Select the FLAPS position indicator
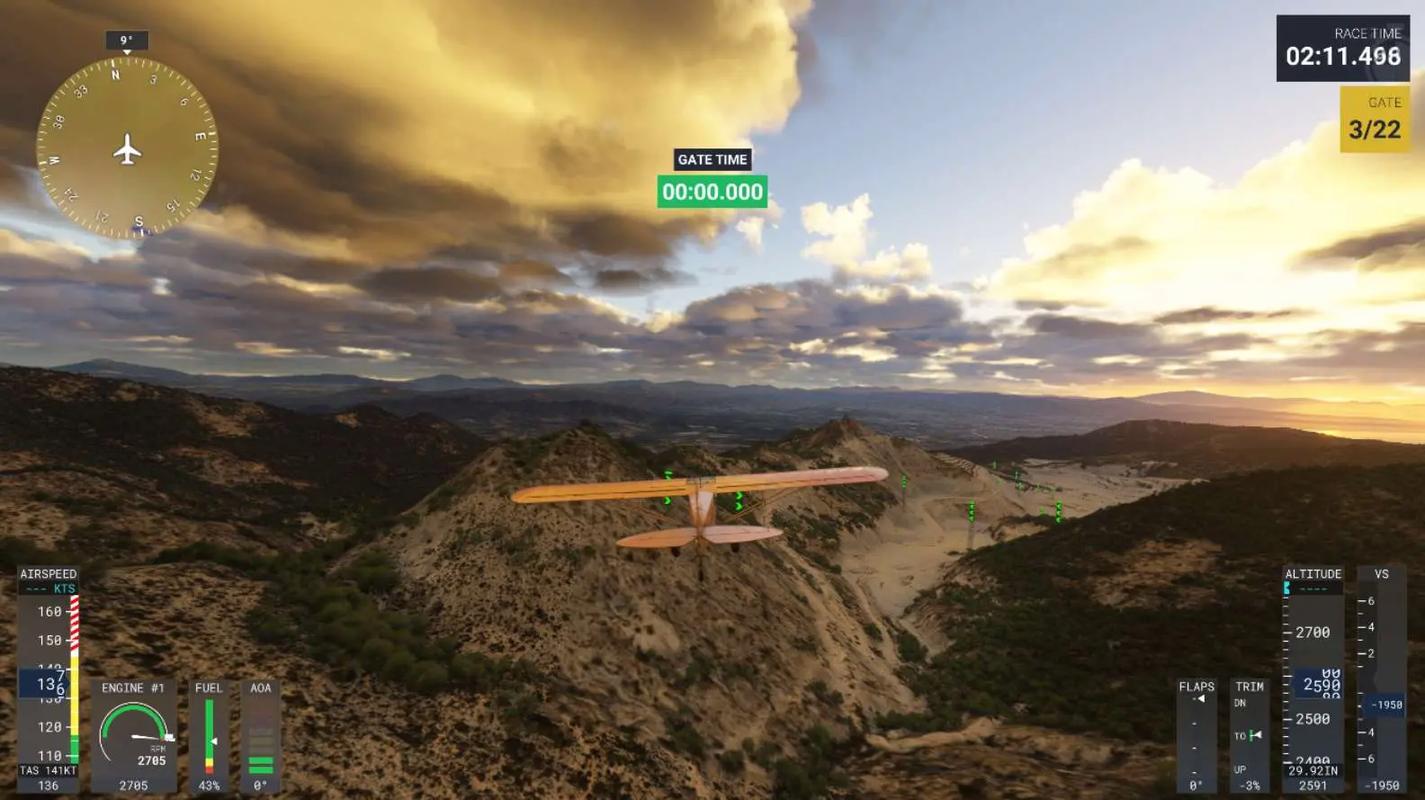Viewport: 1425px width, 800px height. click(1196, 736)
